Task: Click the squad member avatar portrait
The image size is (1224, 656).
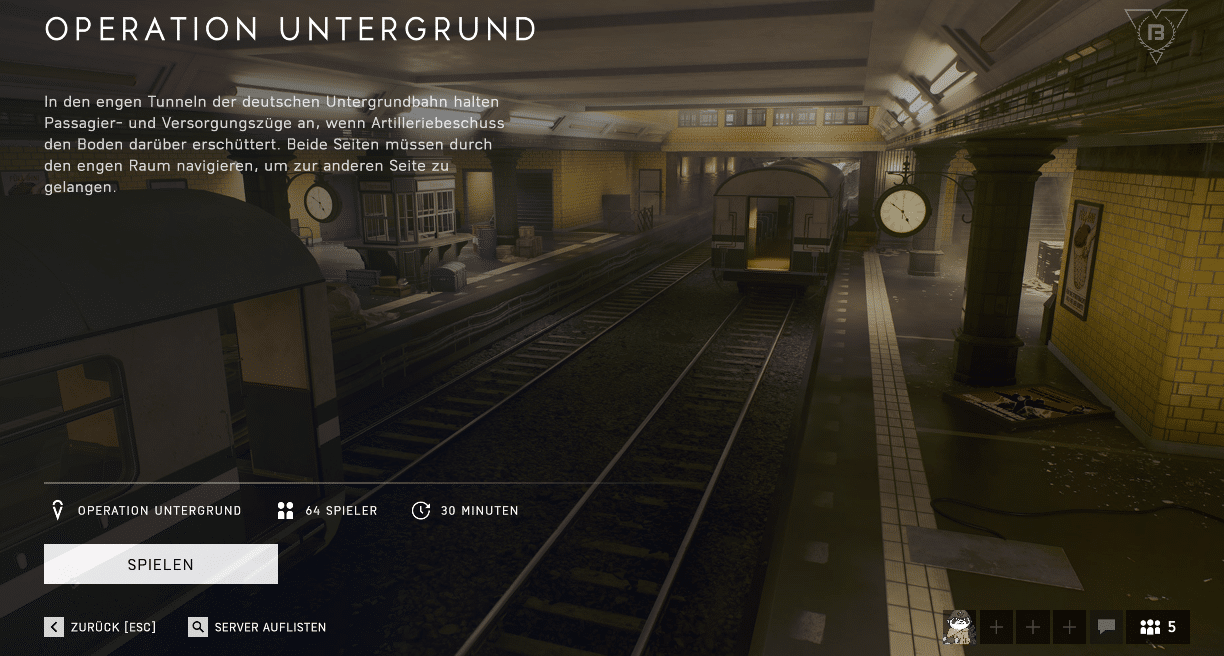Action: (959, 627)
